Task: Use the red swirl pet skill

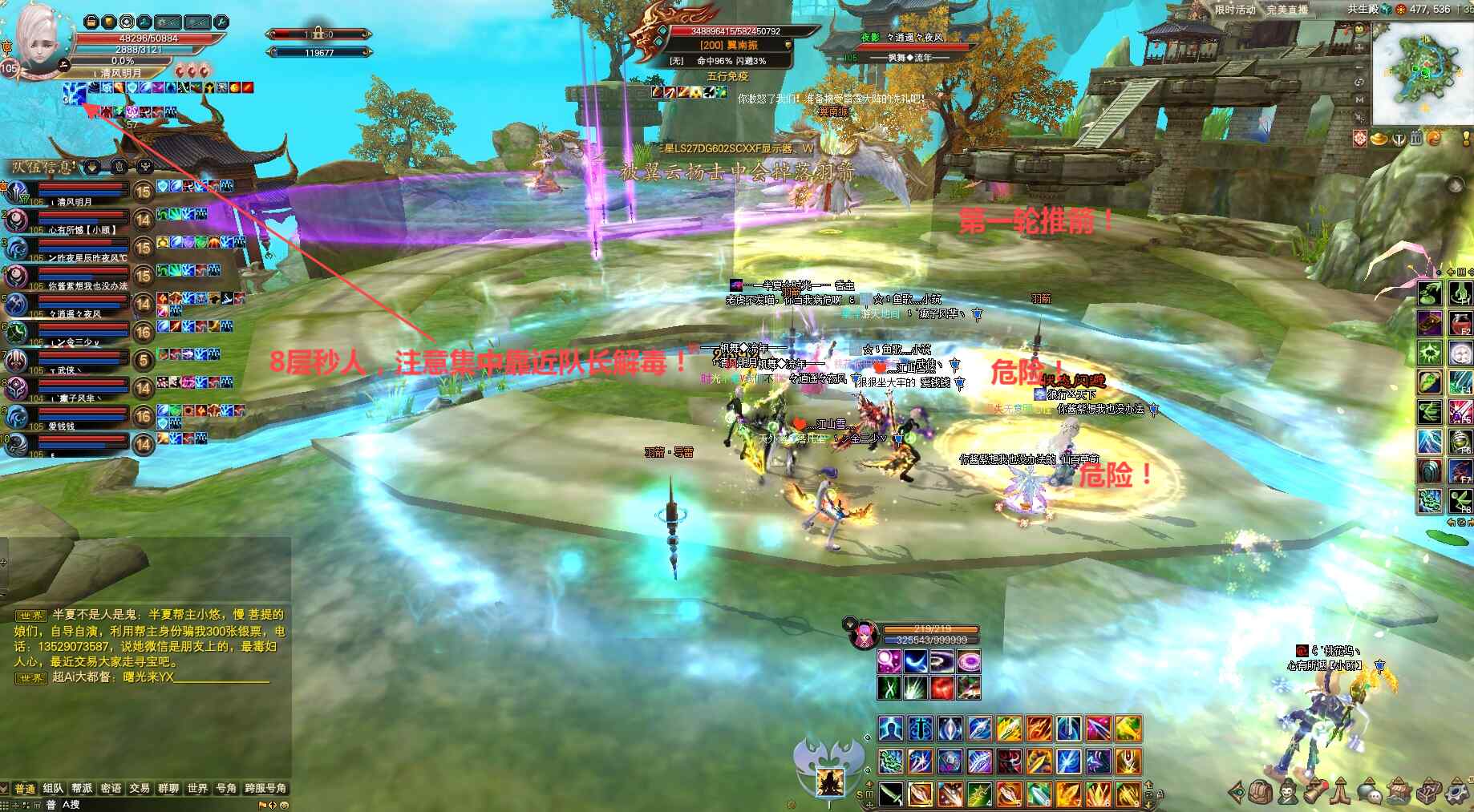Action: 942,687
